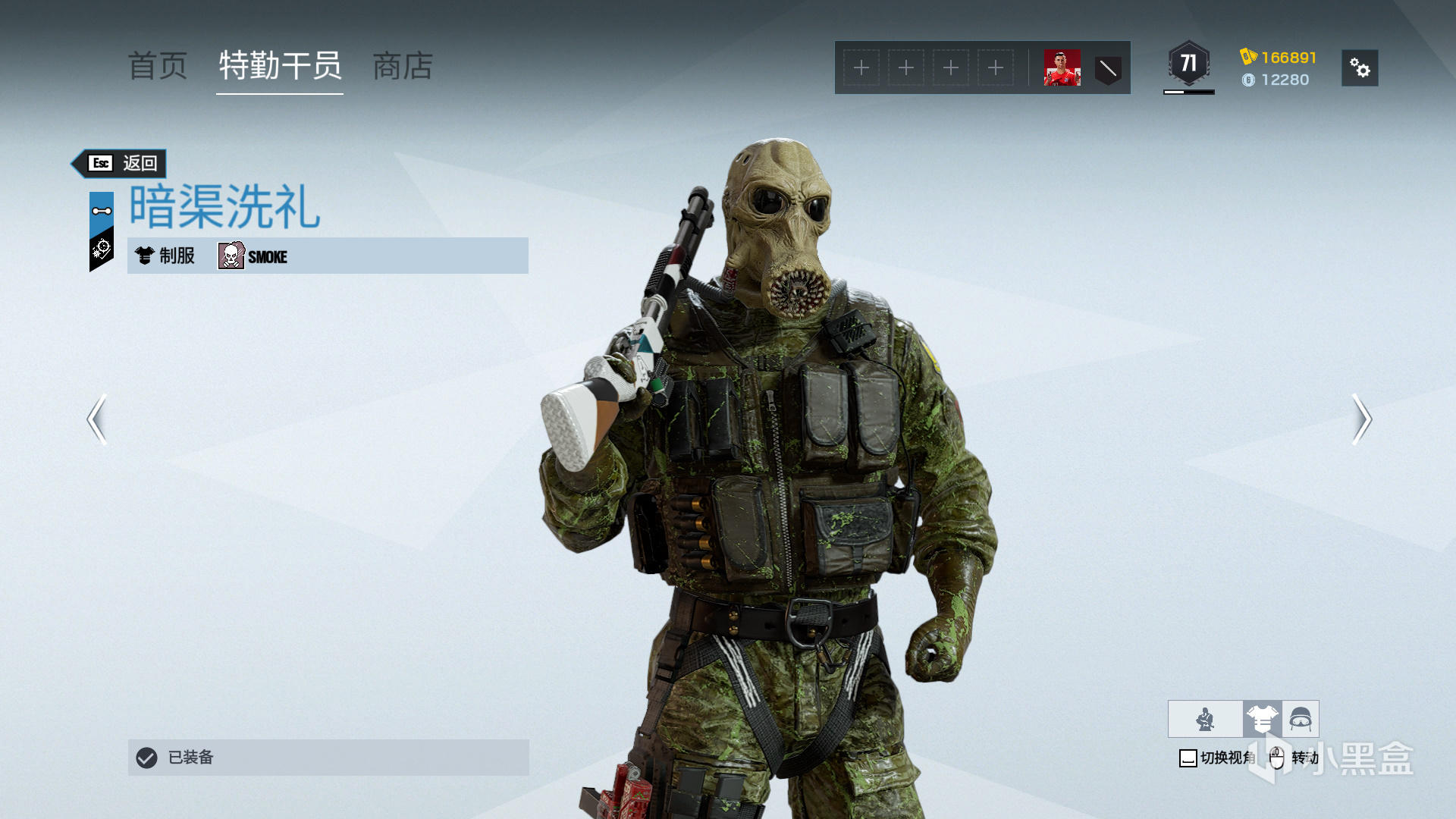Open the 商店 shop tab
Image resolution: width=1456 pixels, height=819 pixels.
pyautogui.click(x=403, y=67)
